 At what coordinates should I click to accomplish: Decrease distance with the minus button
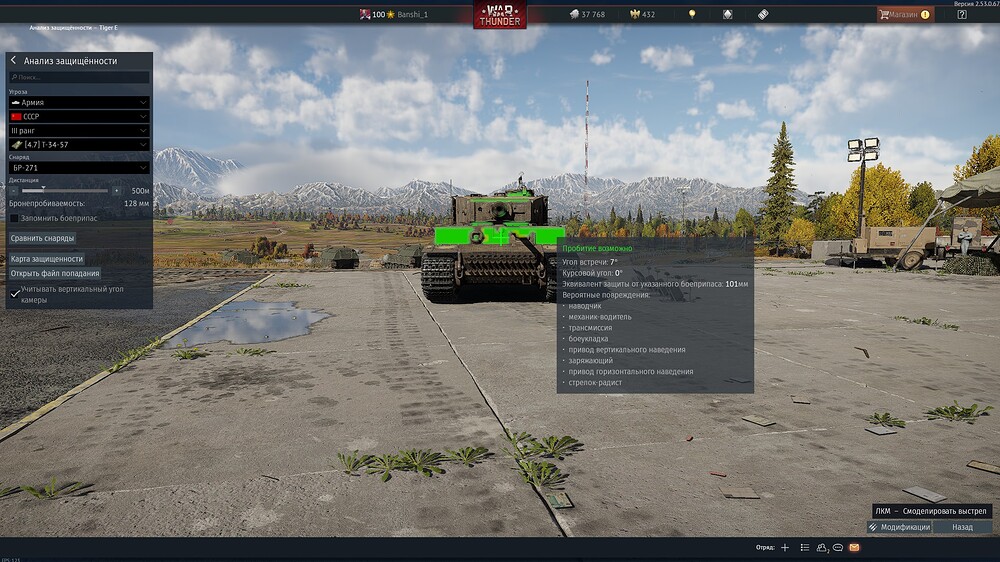tap(14, 190)
